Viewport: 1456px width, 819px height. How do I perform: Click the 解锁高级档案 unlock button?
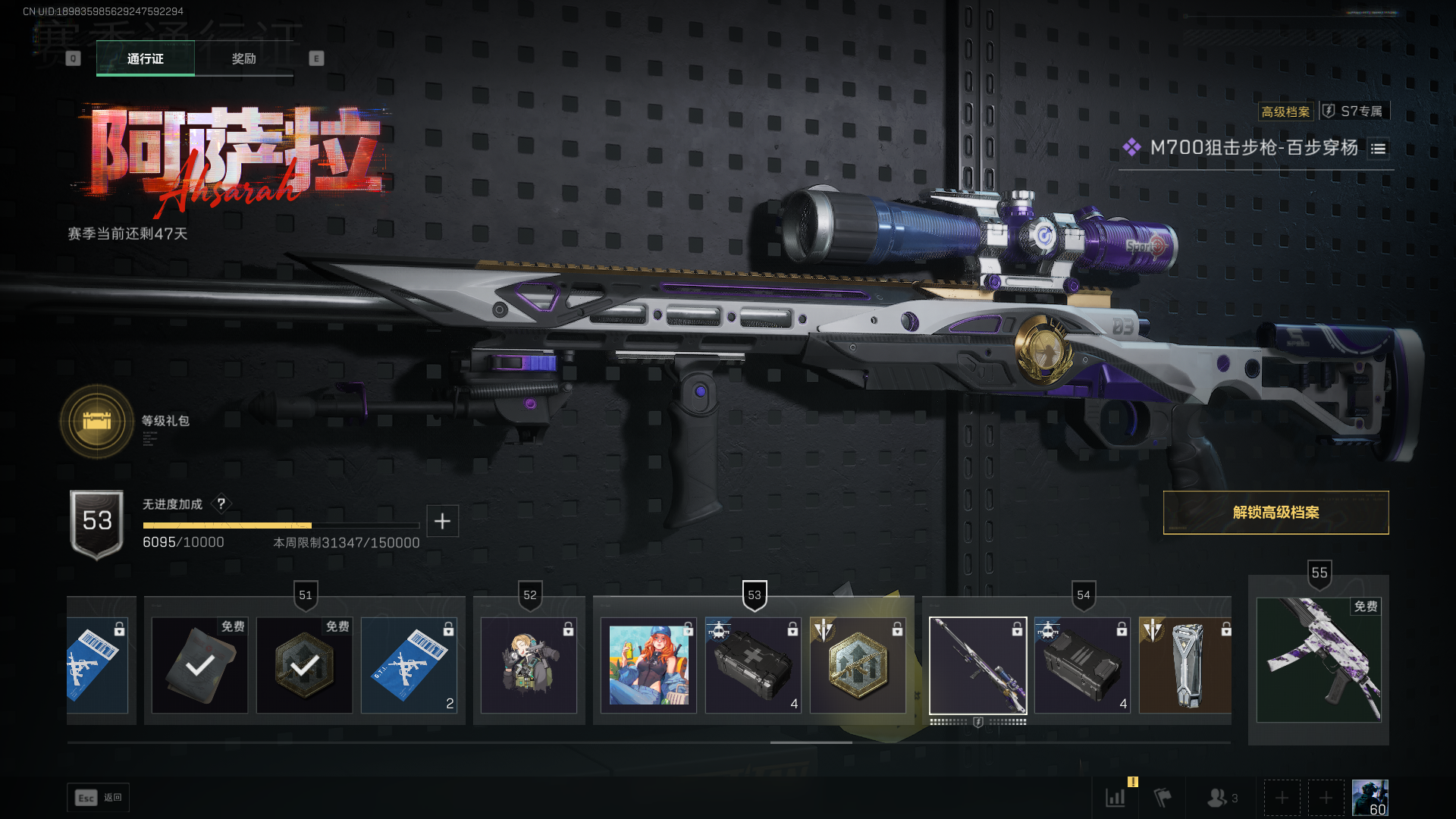tap(1276, 513)
